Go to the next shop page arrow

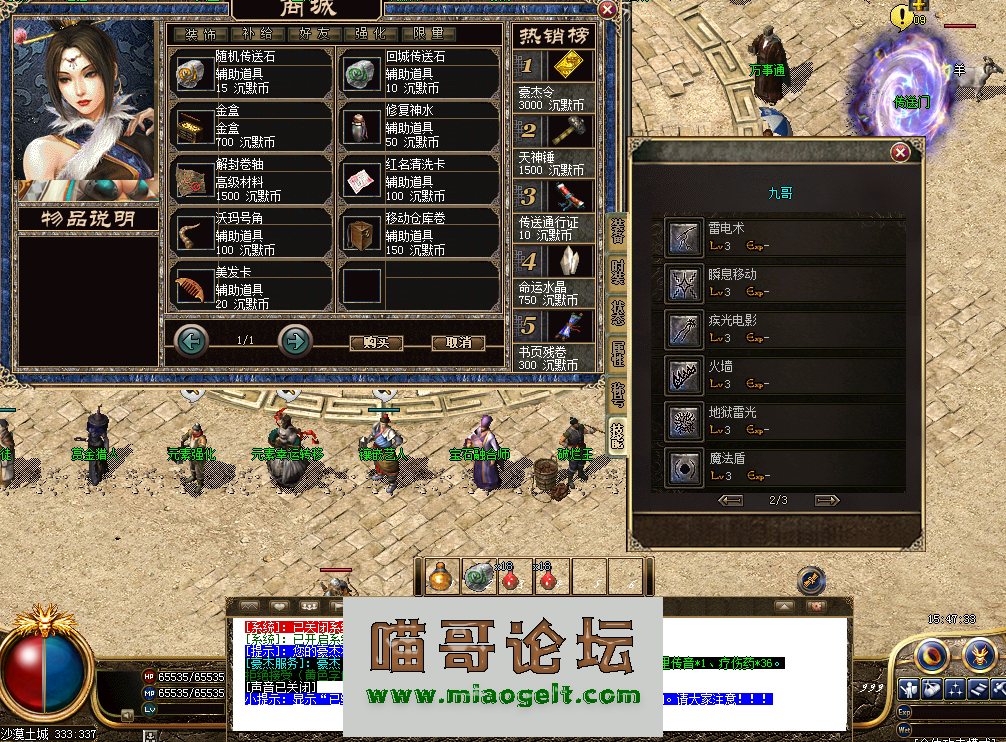click(x=295, y=341)
